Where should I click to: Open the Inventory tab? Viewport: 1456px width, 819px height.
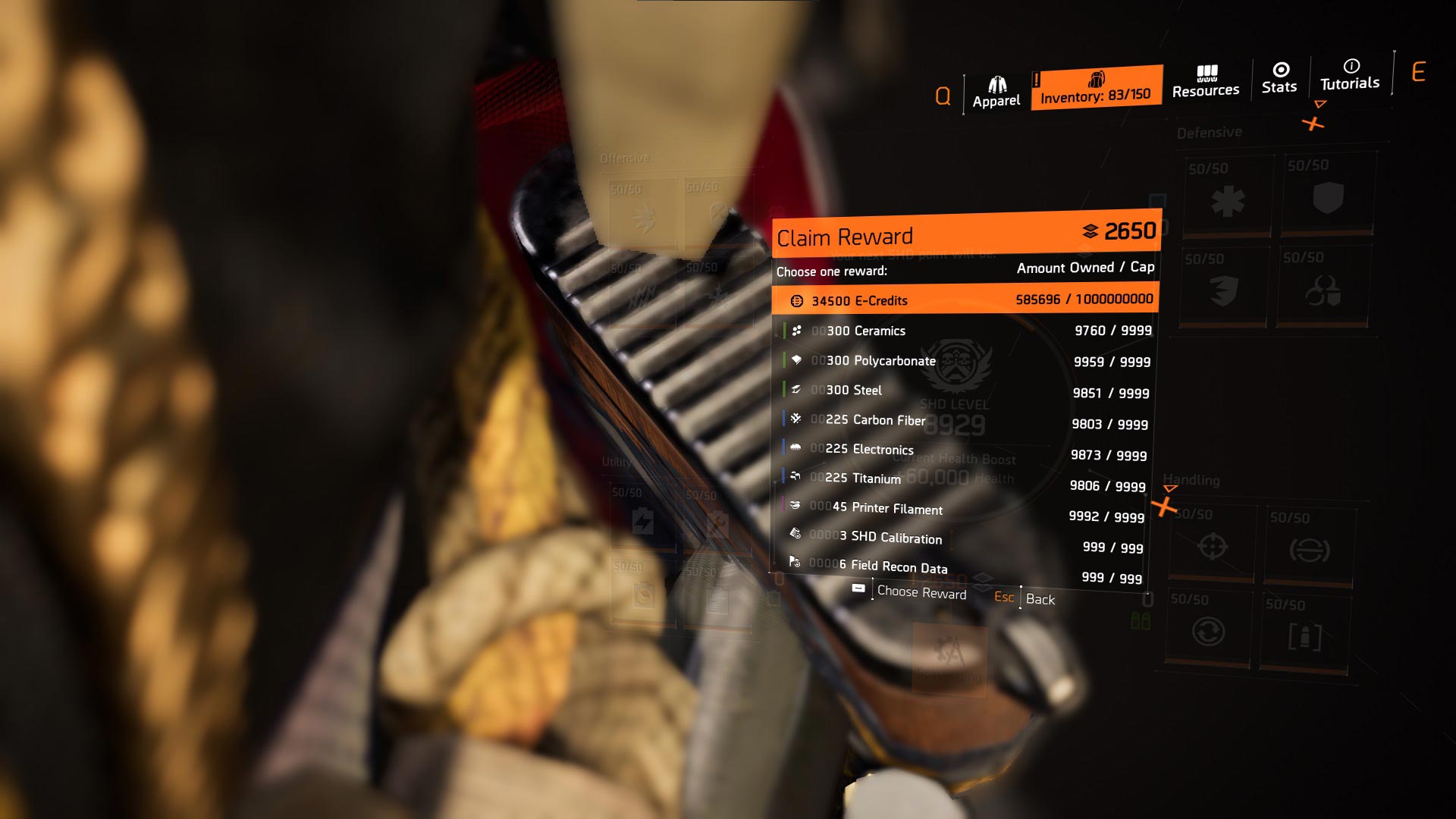pyautogui.click(x=1096, y=88)
